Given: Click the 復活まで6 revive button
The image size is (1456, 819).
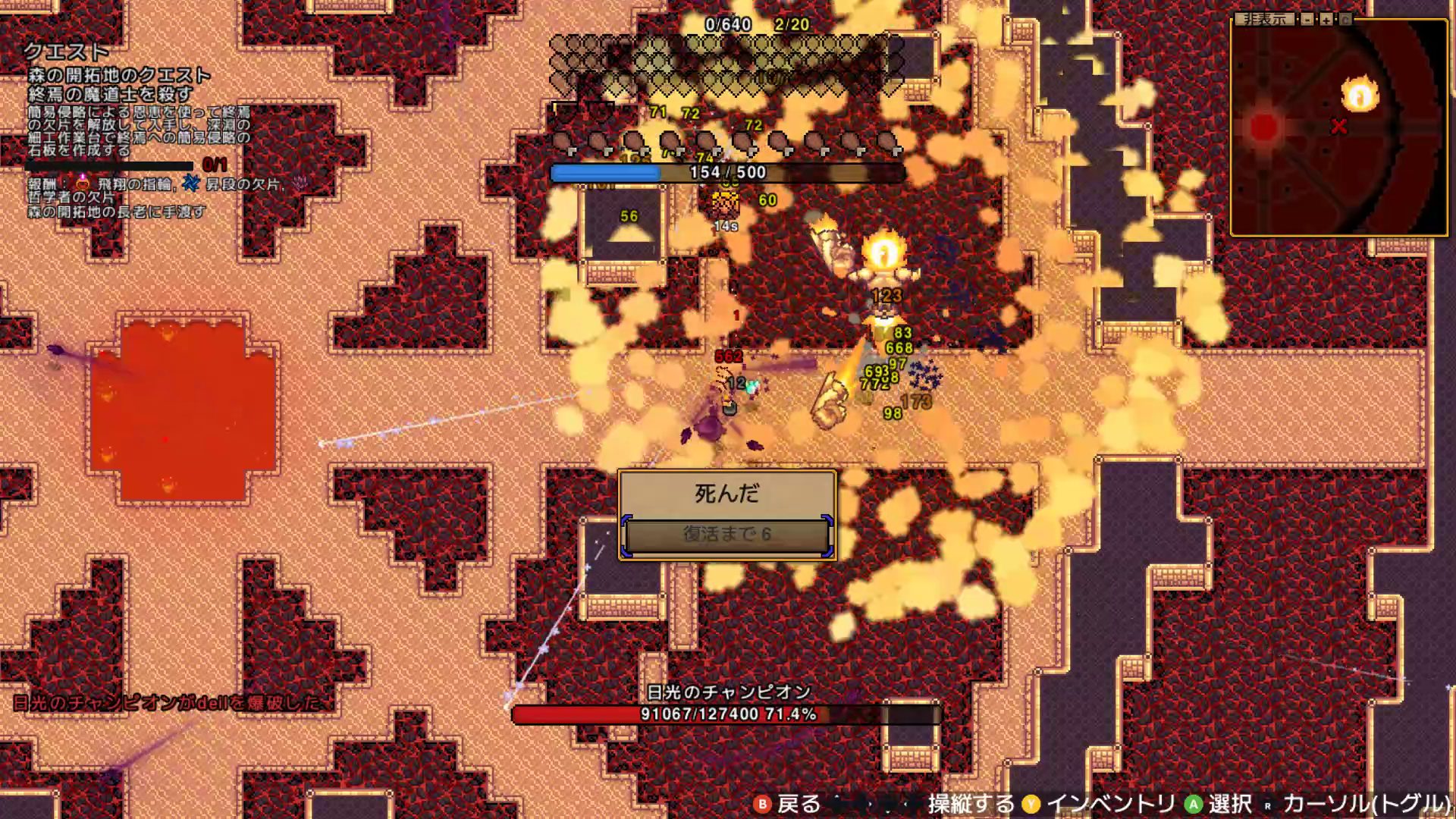Looking at the screenshot, I should click(726, 535).
